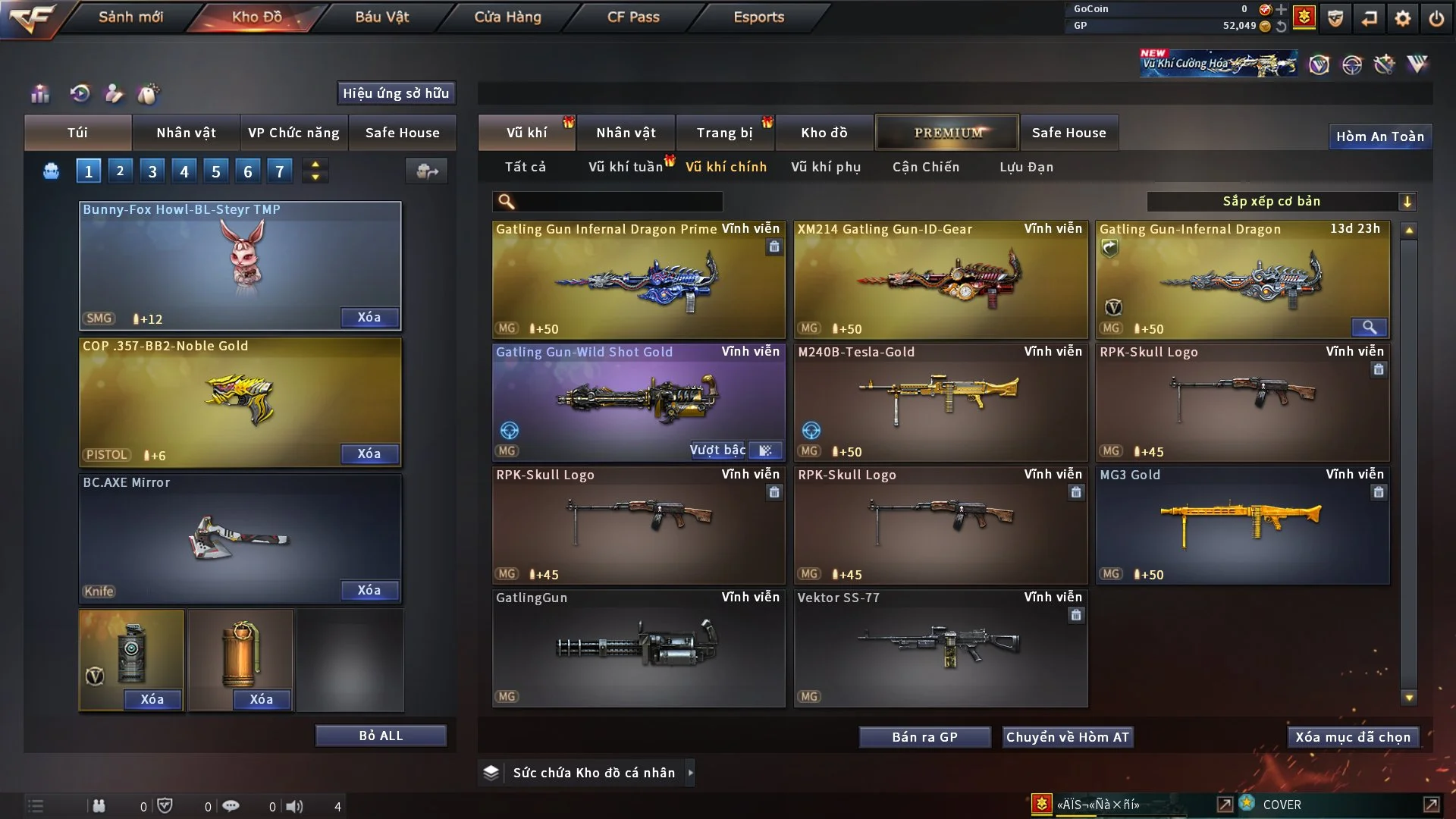The width and height of the screenshot is (1456, 819).
Task: Switch to the Nhân vật tab beside Túi
Action: pyautogui.click(x=186, y=133)
